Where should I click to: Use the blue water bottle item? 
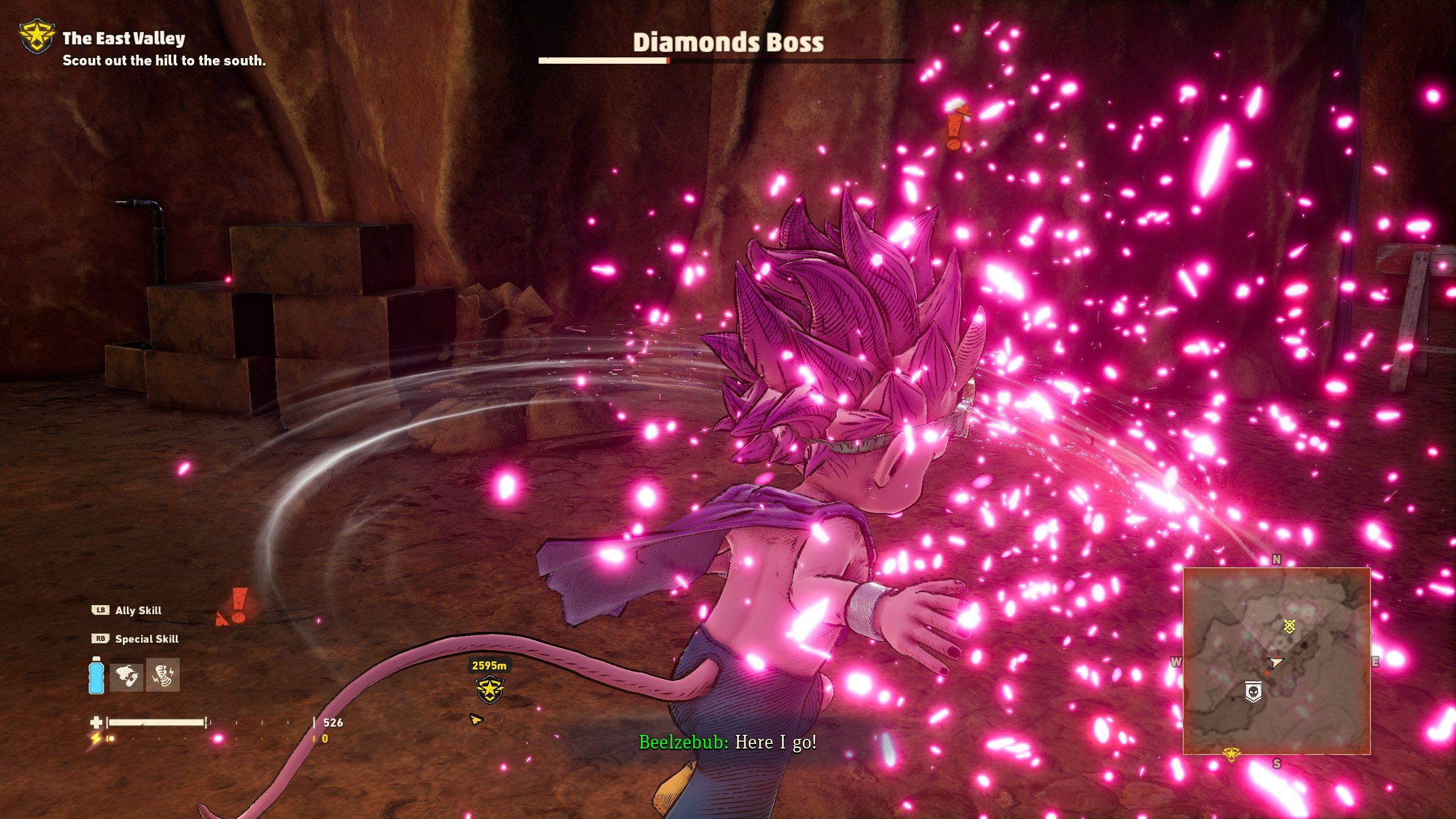[96, 675]
